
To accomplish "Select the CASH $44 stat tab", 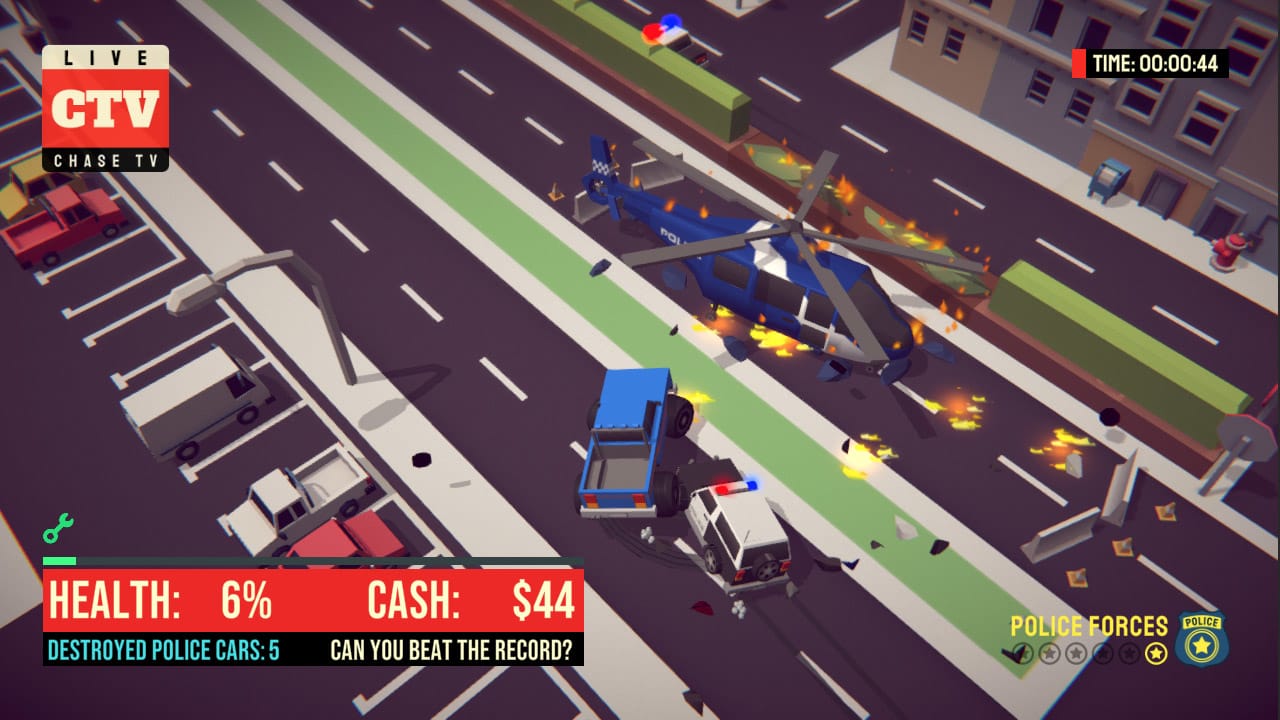I will (x=470, y=599).
